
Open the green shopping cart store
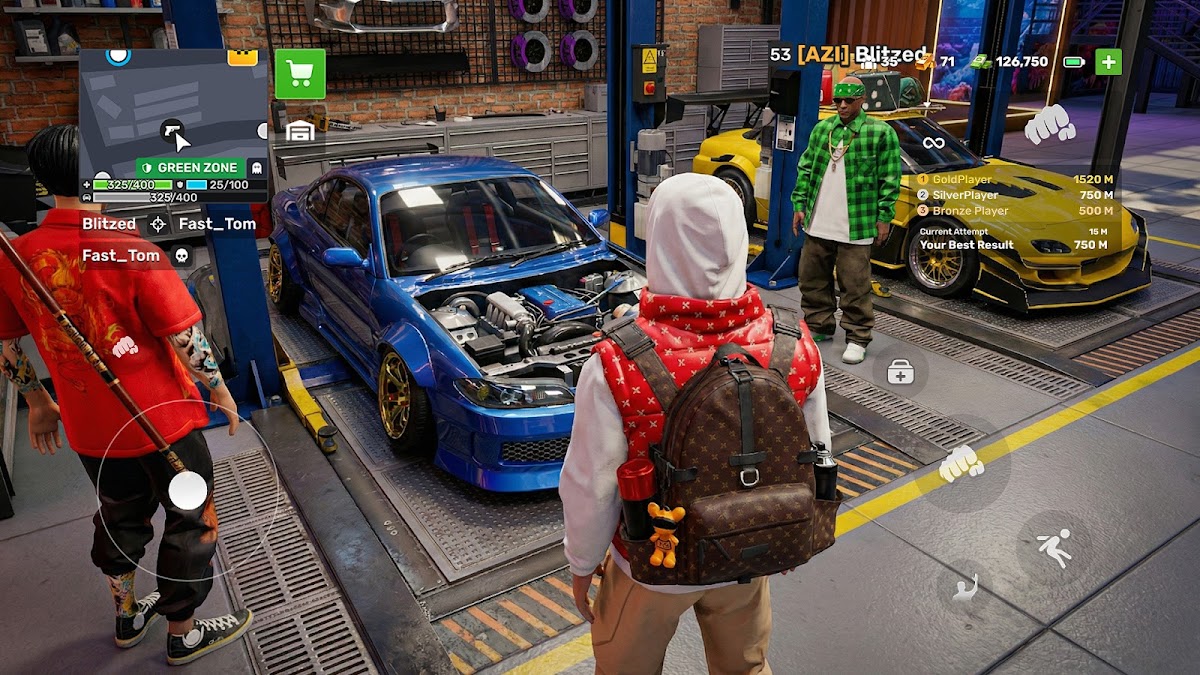click(300, 73)
